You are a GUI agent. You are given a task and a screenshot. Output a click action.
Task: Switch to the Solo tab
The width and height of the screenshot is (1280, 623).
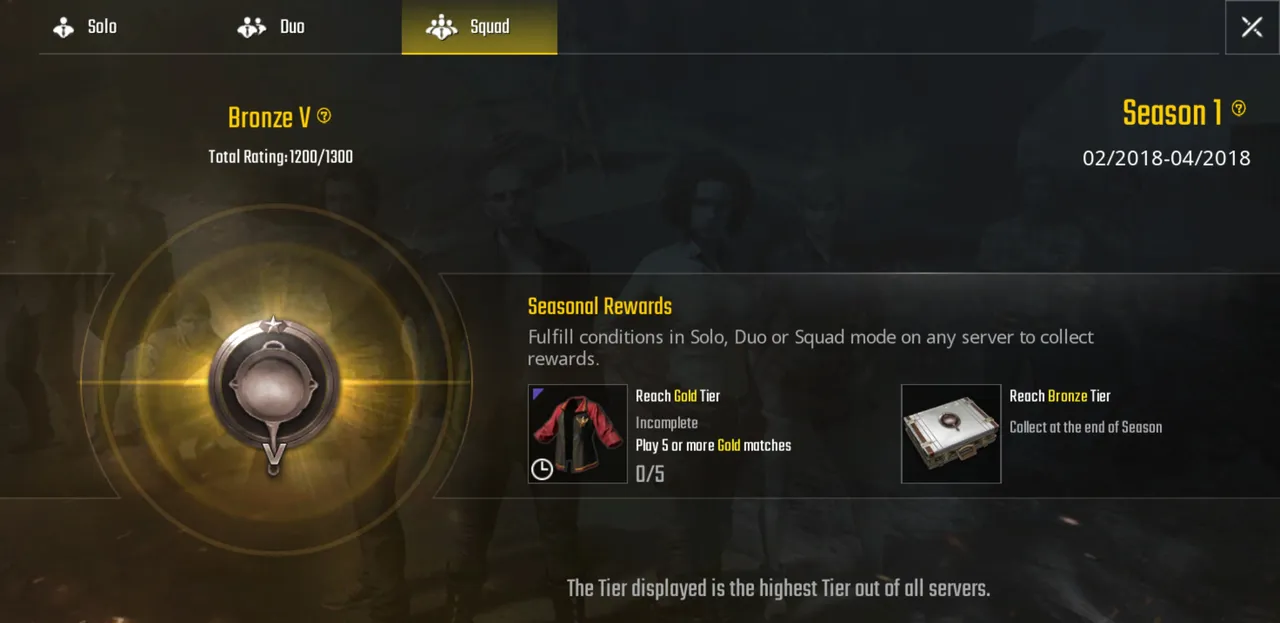85,28
